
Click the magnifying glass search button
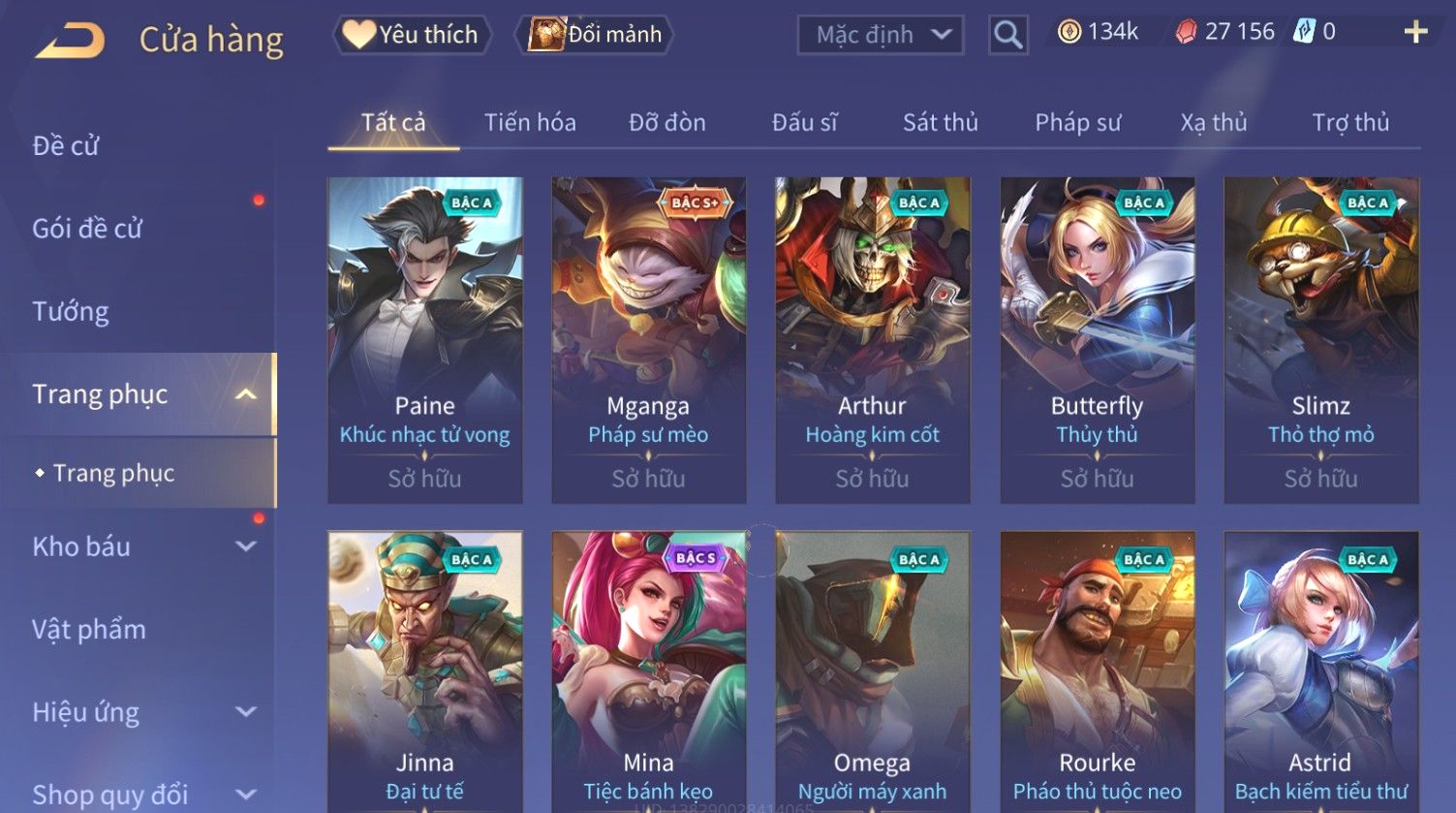click(1007, 35)
